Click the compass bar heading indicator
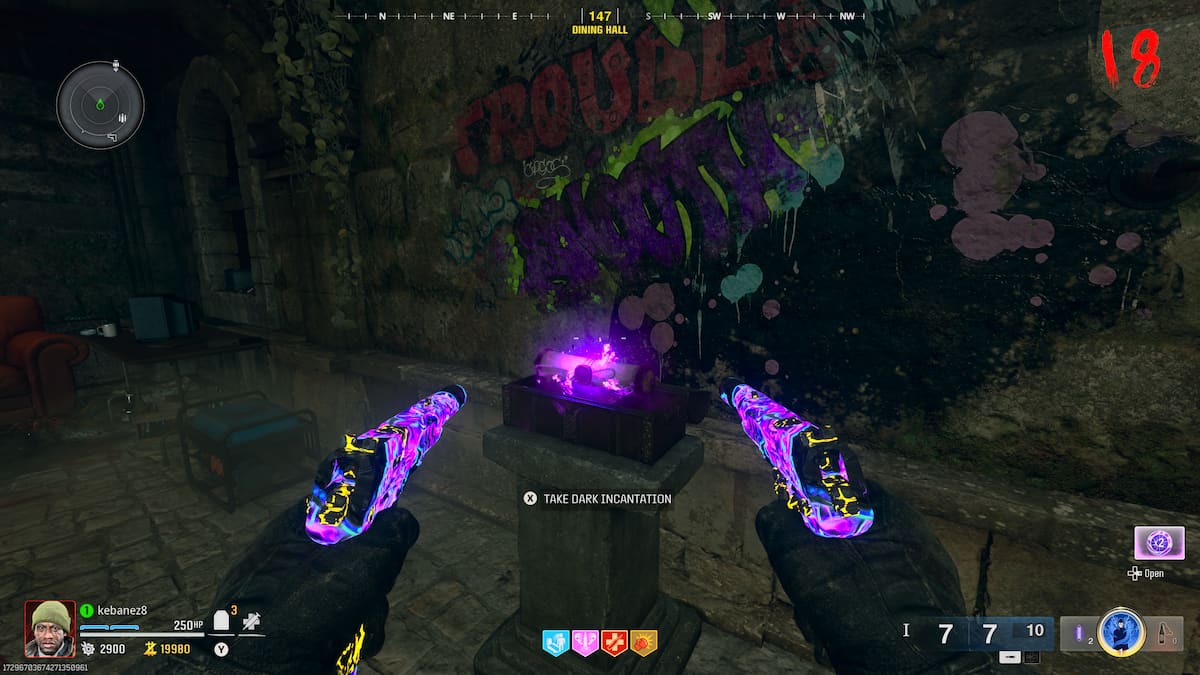Viewport: 1200px width, 675px height. (600, 16)
